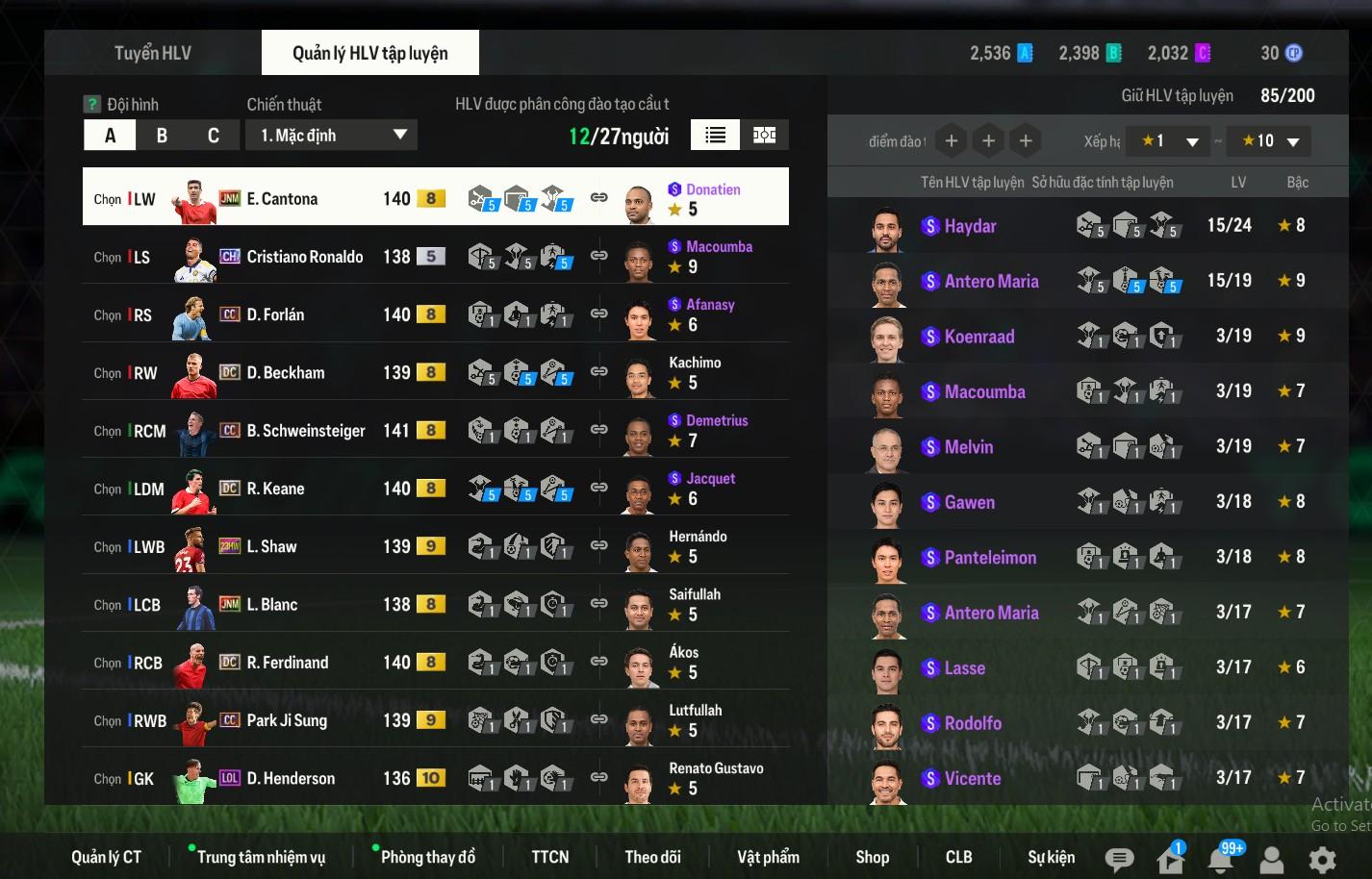The width and height of the screenshot is (1372, 879).
Task: Switch to the Tuyển HLV tab
Action: tap(152, 53)
